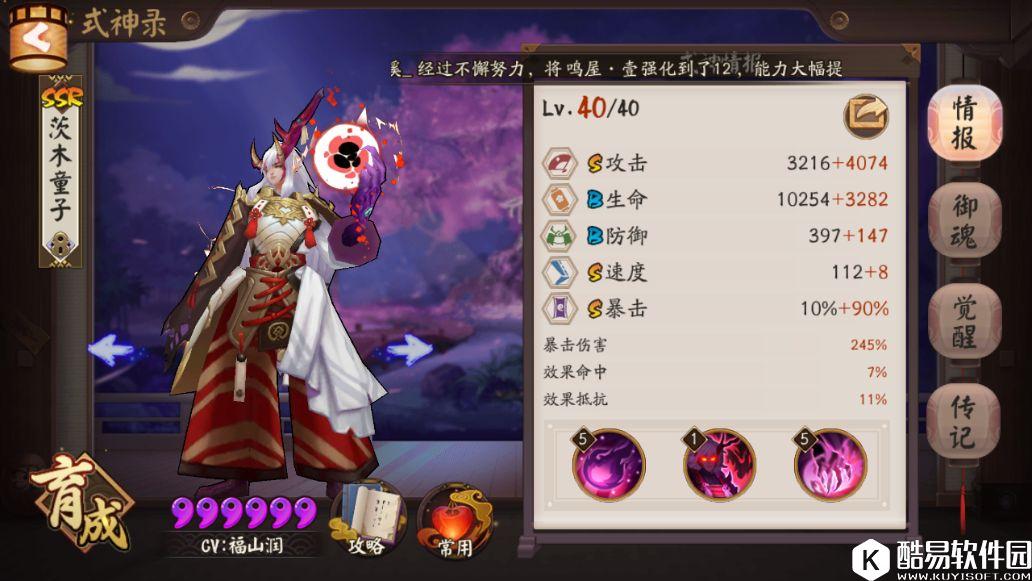Viewport: 1032px width, 581px height.
Task: Go back with the lantern arrow button
Action: pos(37,38)
